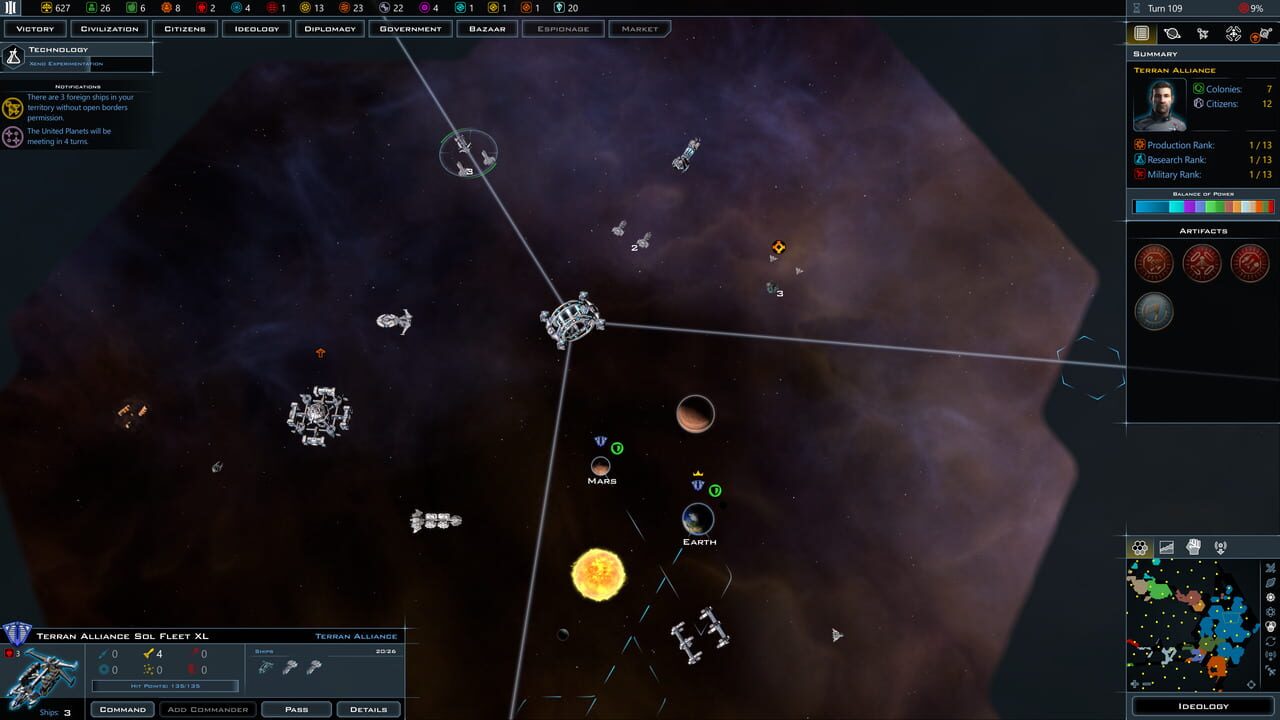Open Details for Terran Alliance Sol Fleet
The height and width of the screenshot is (720, 1280).
(368, 709)
